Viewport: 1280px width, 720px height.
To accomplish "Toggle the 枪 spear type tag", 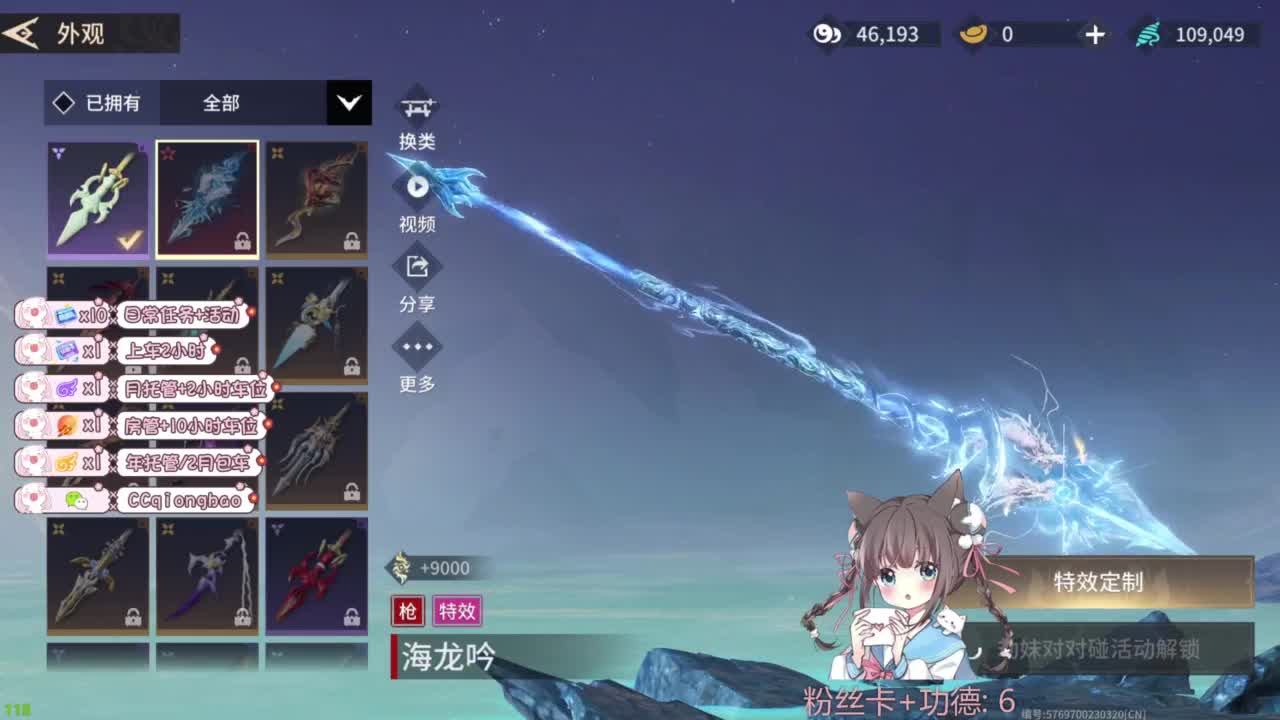I will 407,611.
